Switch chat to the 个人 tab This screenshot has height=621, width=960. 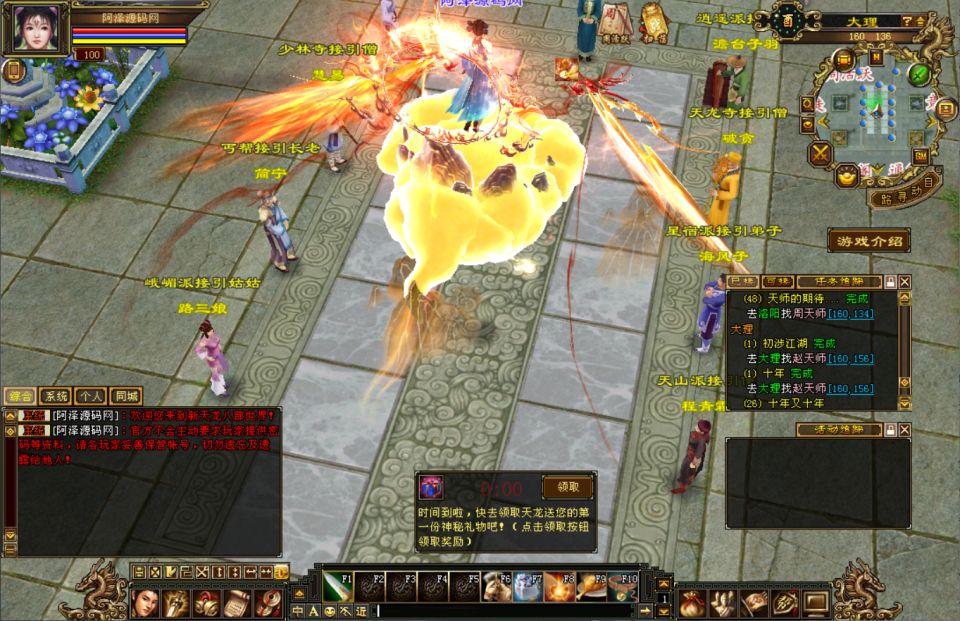click(x=92, y=395)
